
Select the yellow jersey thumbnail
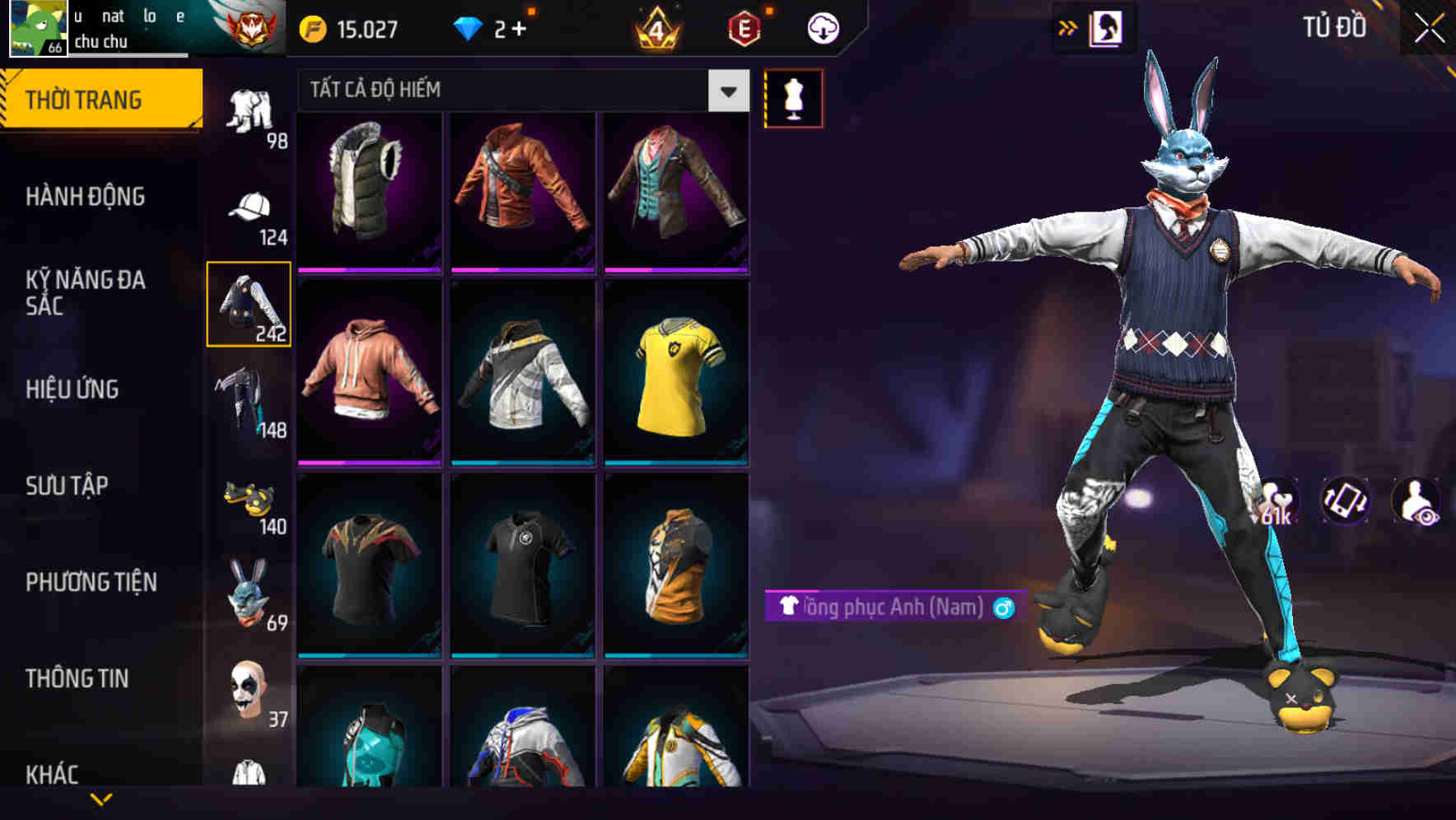click(x=674, y=379)
